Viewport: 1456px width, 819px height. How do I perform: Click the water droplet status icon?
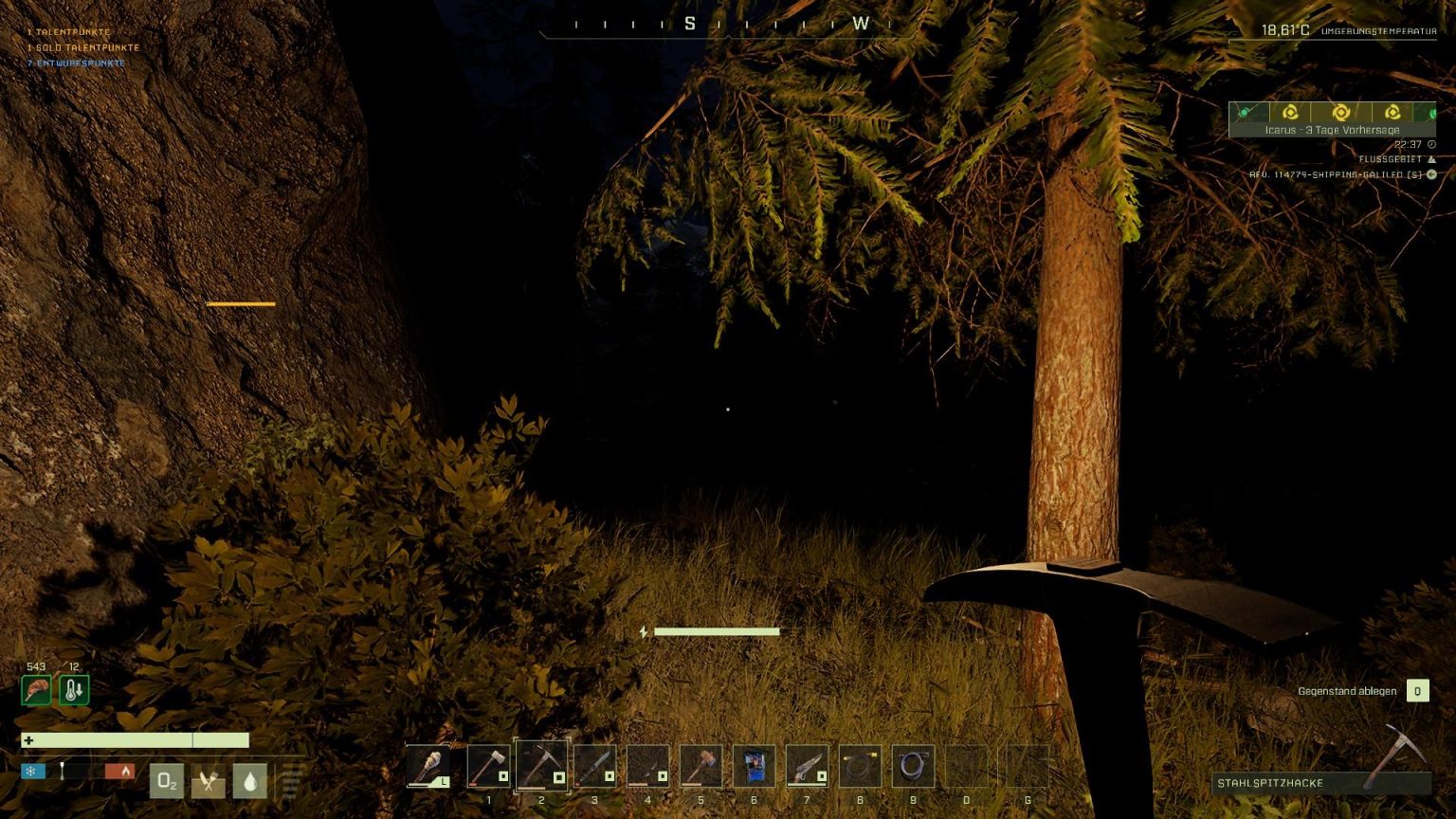click(248, 780)
